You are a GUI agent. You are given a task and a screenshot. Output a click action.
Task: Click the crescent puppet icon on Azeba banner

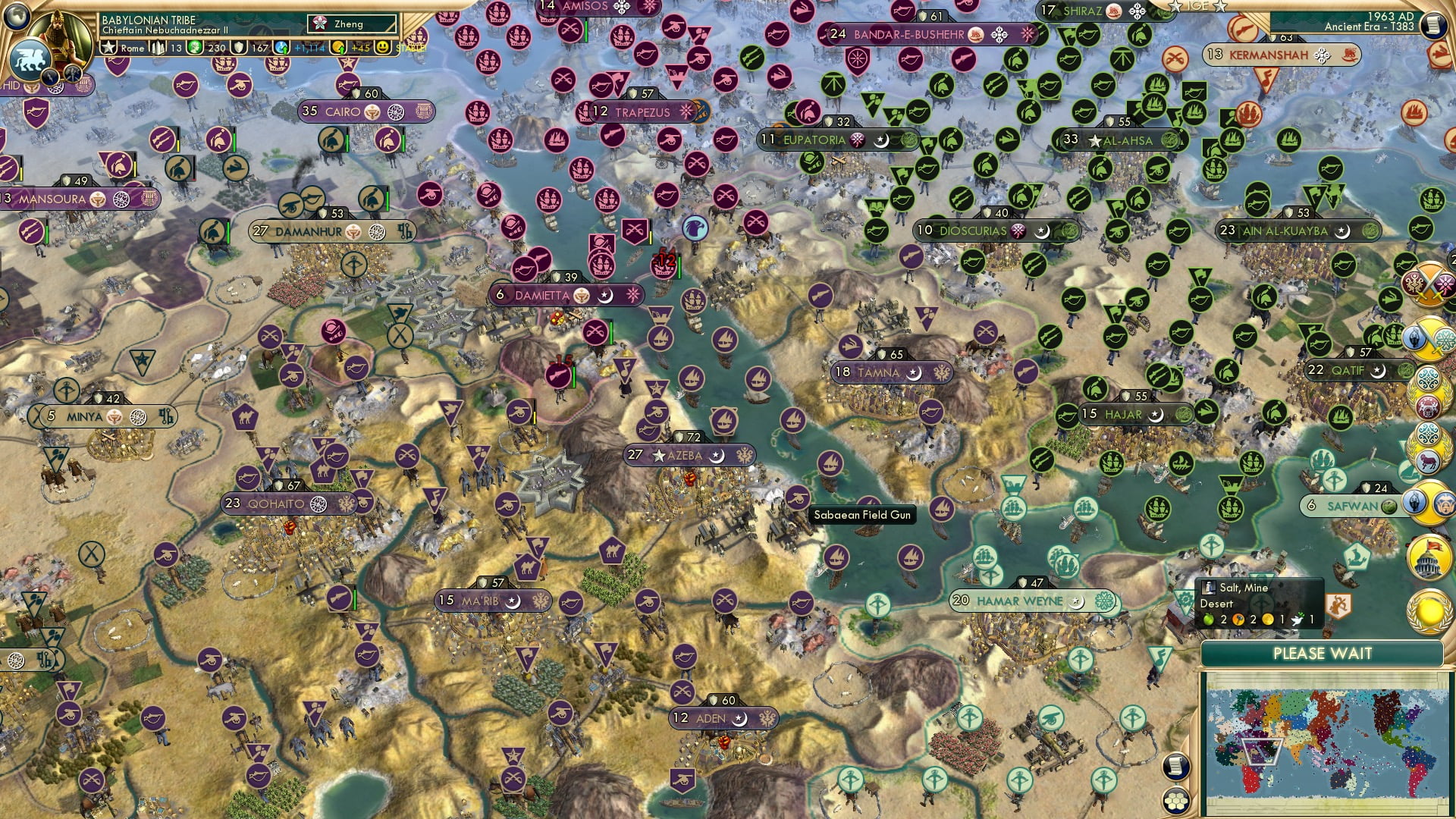click(x=717, y=457)
